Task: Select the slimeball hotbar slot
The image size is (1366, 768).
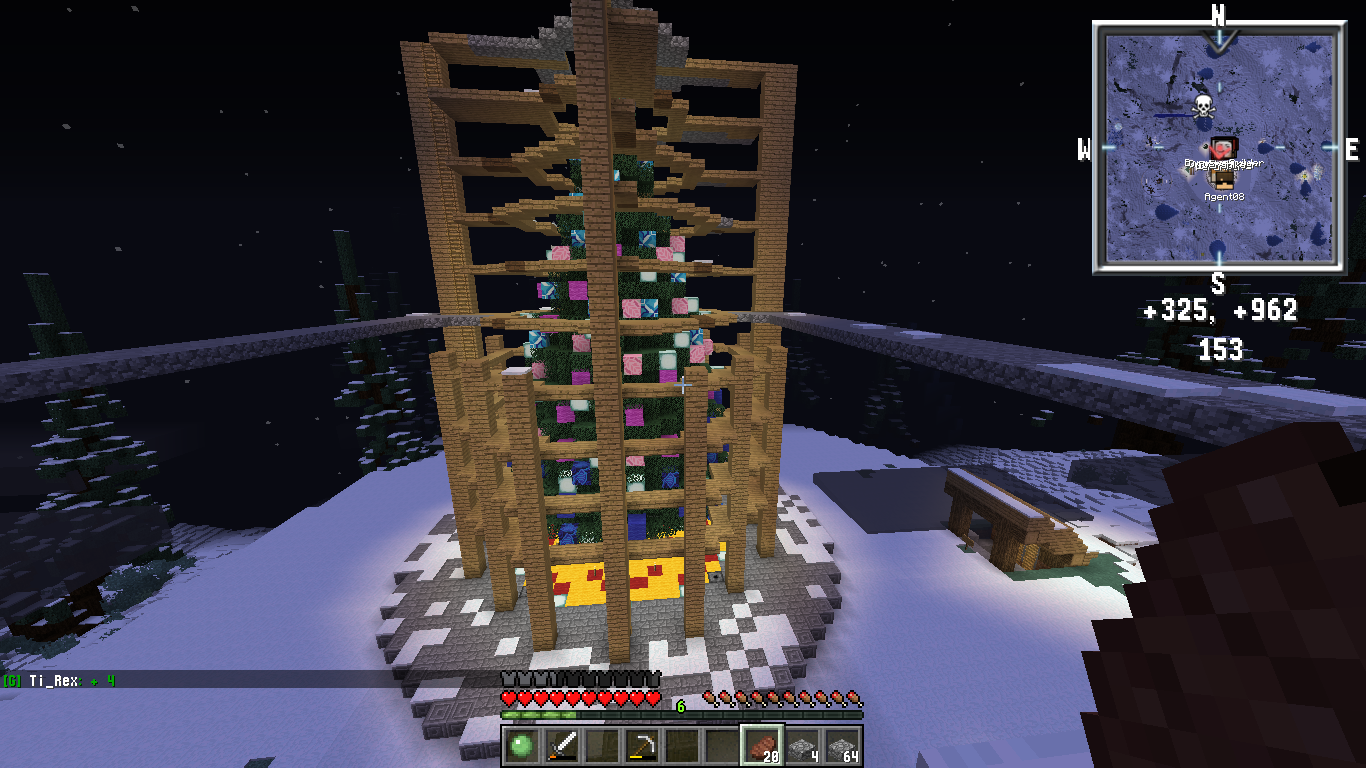Action: click(x=520, y=745)
